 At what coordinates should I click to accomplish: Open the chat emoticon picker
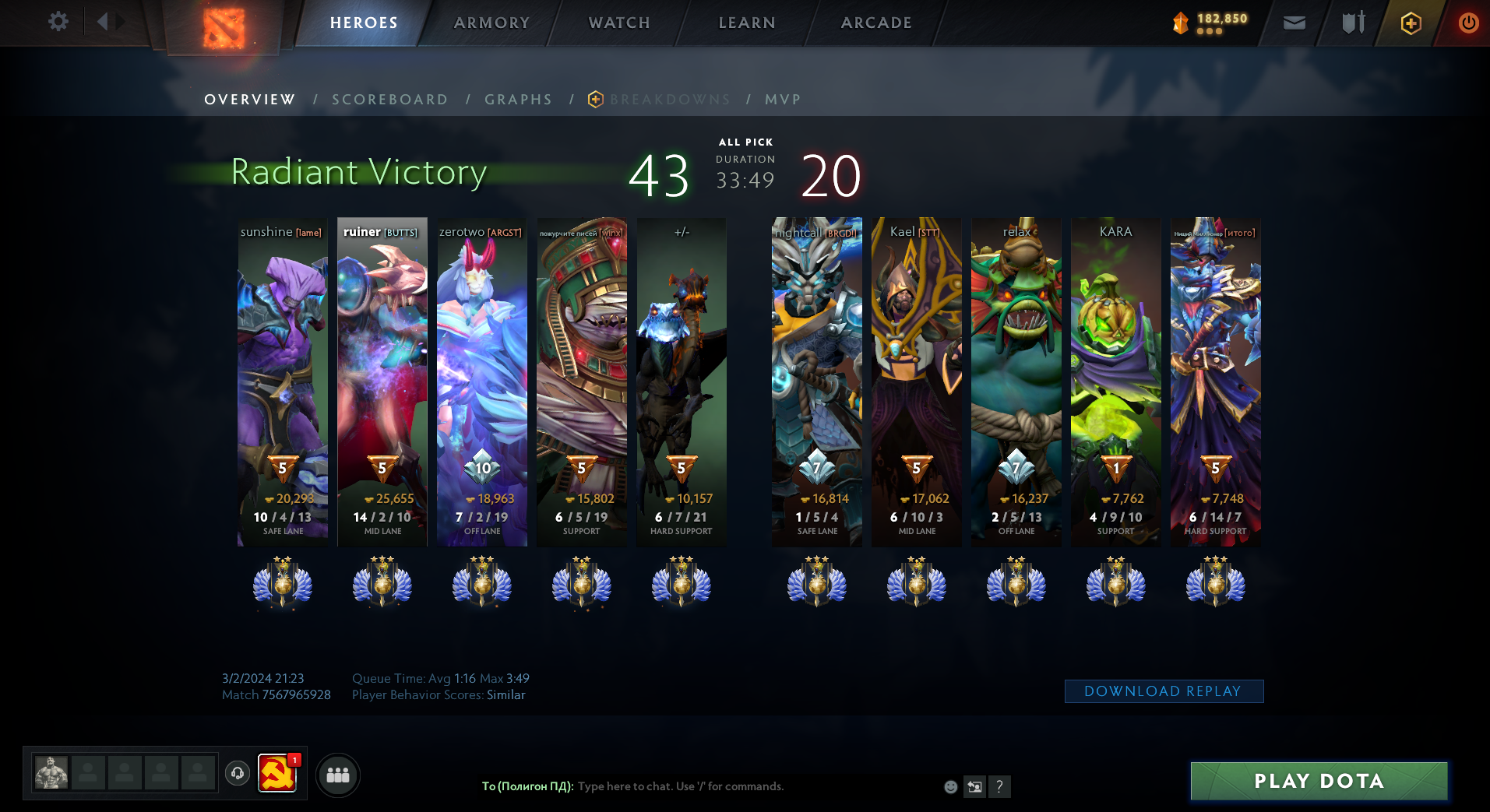point(950,786)
